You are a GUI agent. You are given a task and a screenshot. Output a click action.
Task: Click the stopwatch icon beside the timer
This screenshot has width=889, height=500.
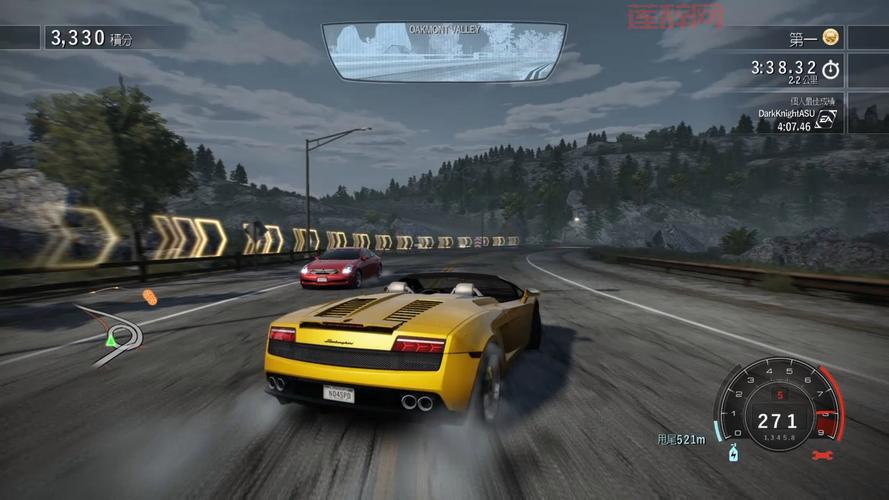[x=831, y=69]
